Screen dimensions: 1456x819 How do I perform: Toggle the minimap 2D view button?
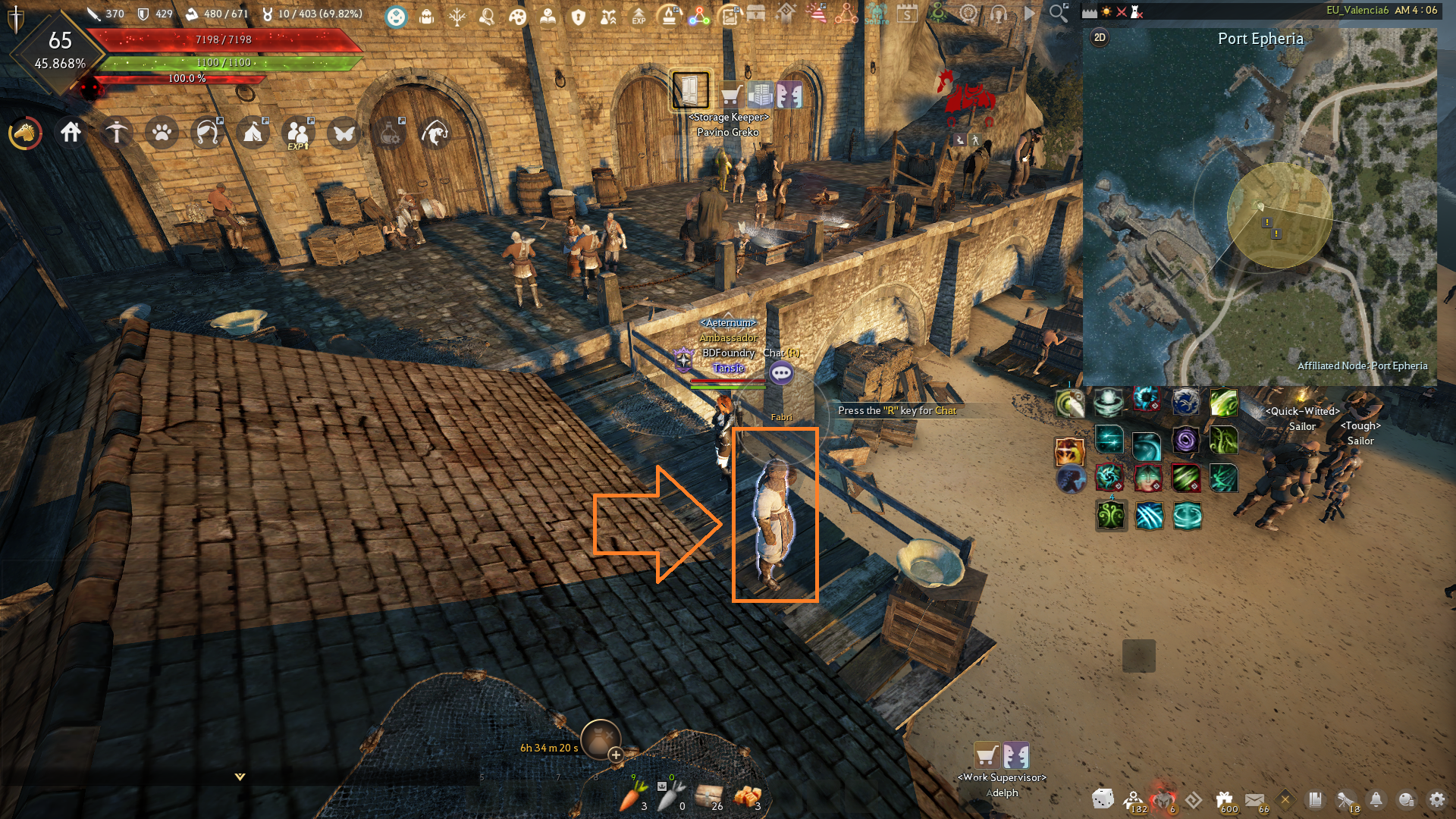tap(1100, 38)
